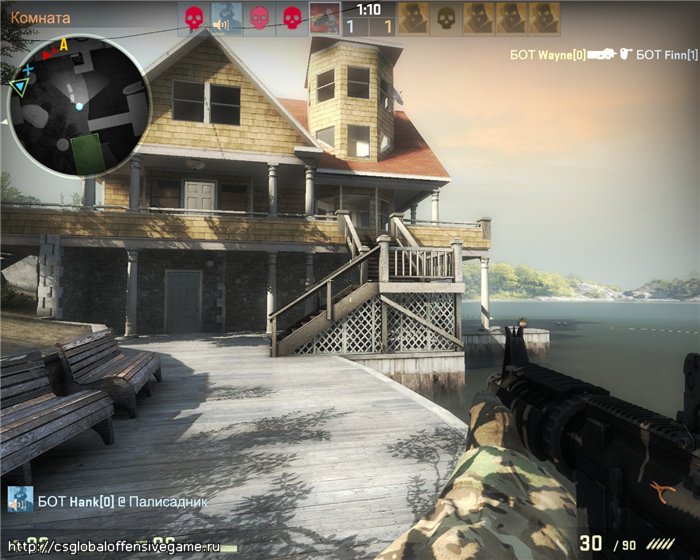The width and height of the screenshot is (700, 560).
Task: Click the player portrait left of the round timer
Action: click(323, 18)
